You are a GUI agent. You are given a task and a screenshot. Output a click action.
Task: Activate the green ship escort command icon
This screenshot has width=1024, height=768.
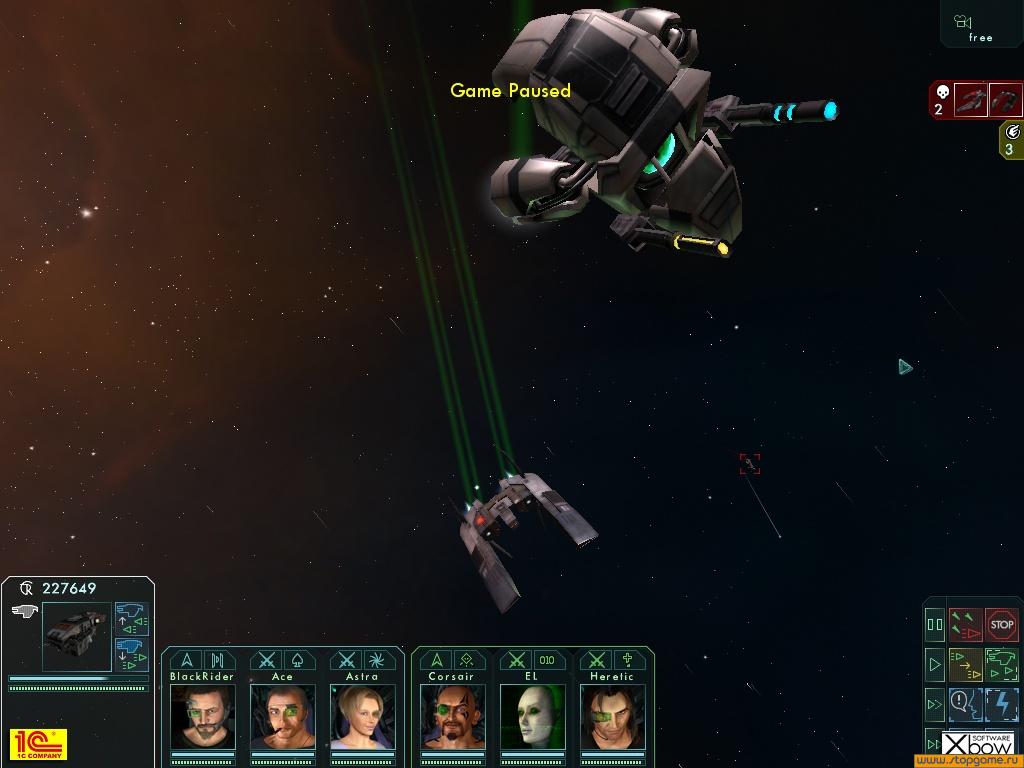(1001, 664)
